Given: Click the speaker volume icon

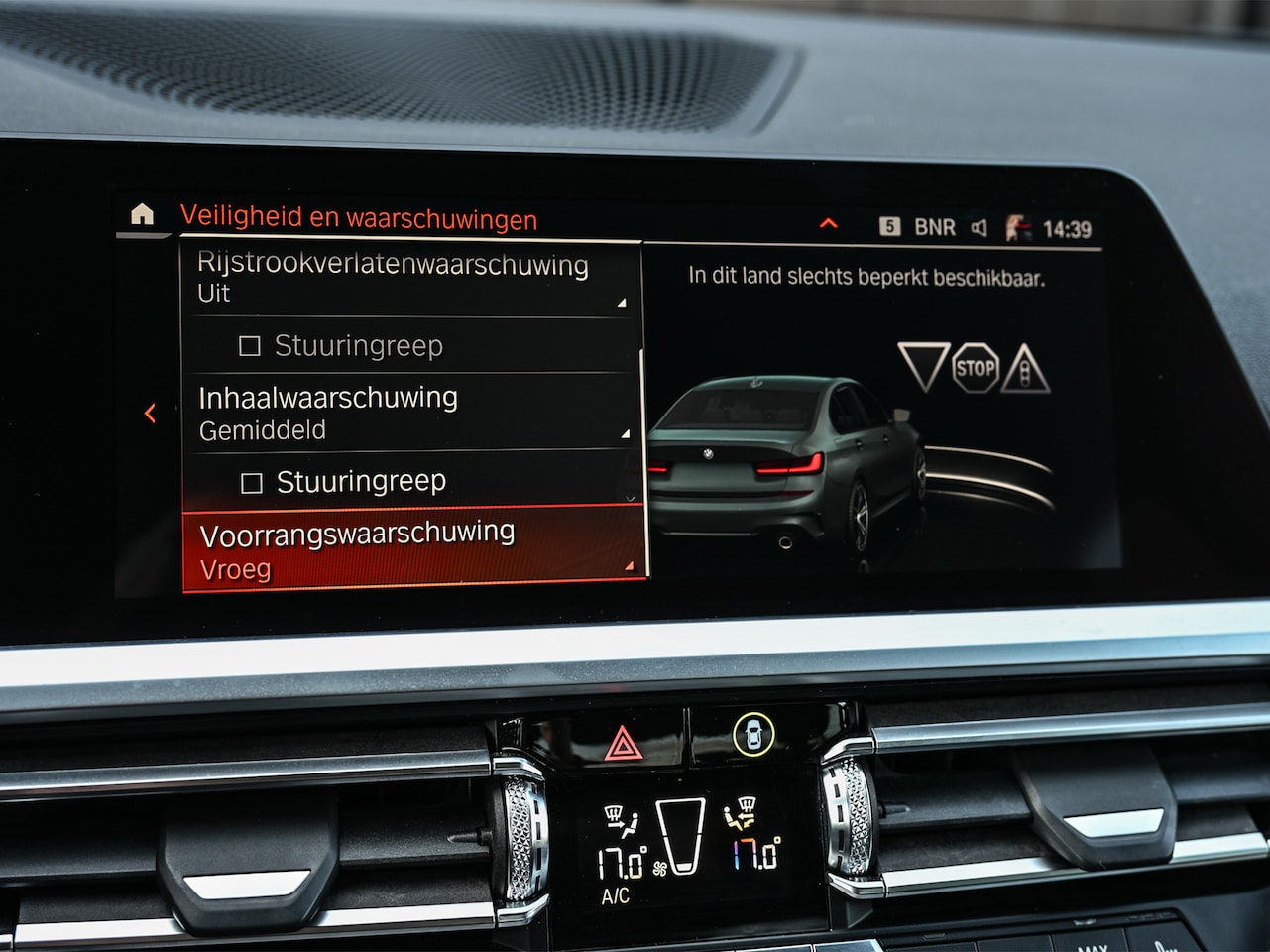Looking at the screenshot, I should coord(980,228).
